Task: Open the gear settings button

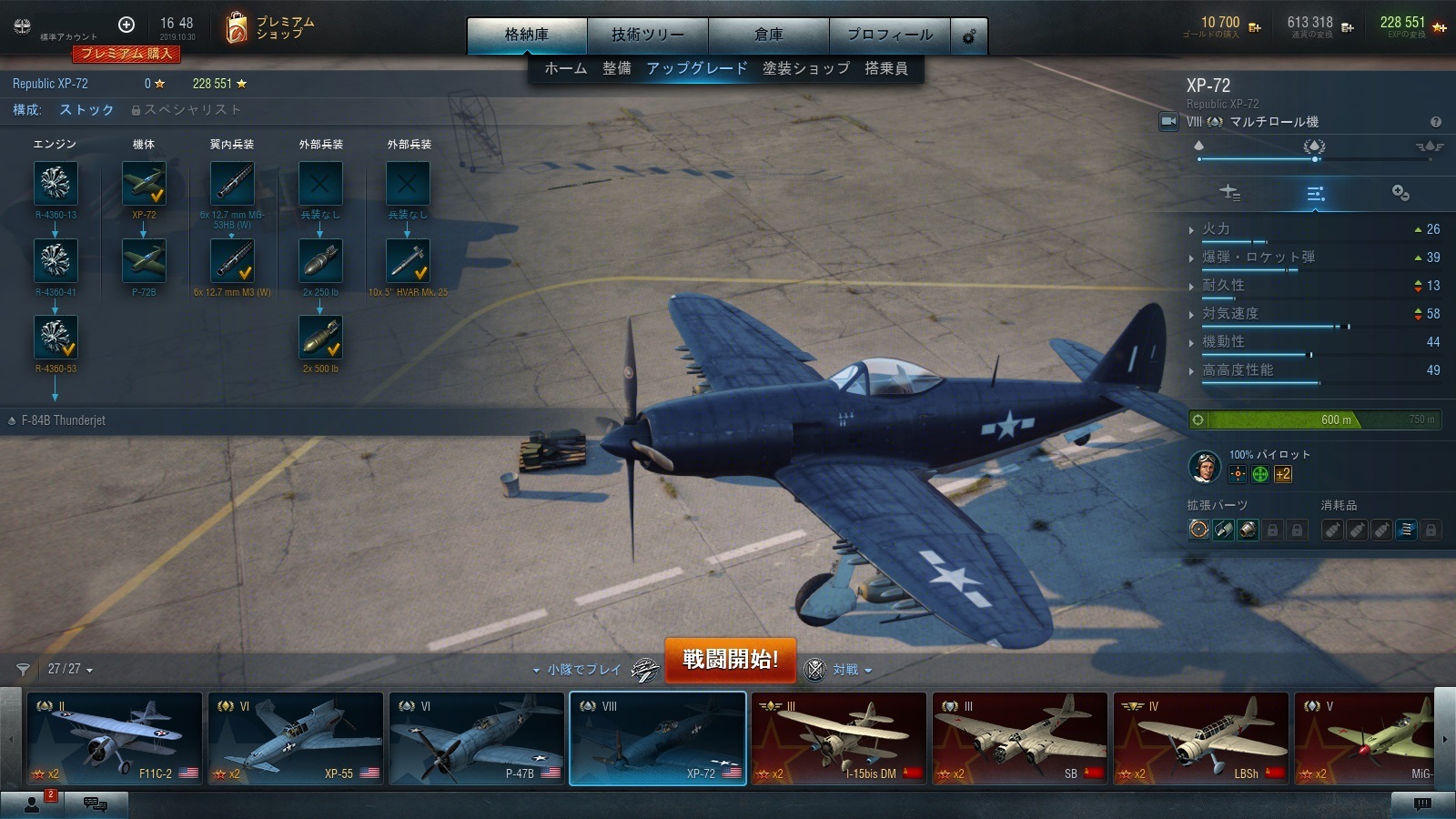Action: tap(969, 36)
